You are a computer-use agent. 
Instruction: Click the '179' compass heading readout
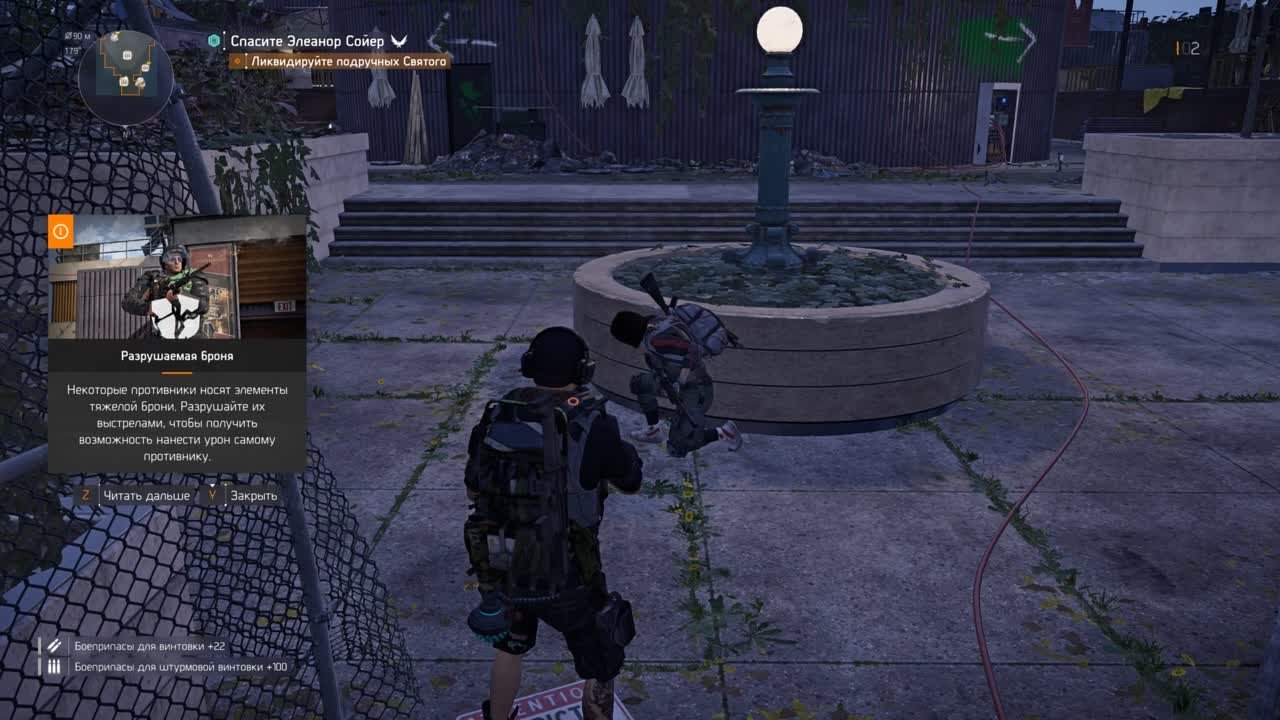click(70, 50)
